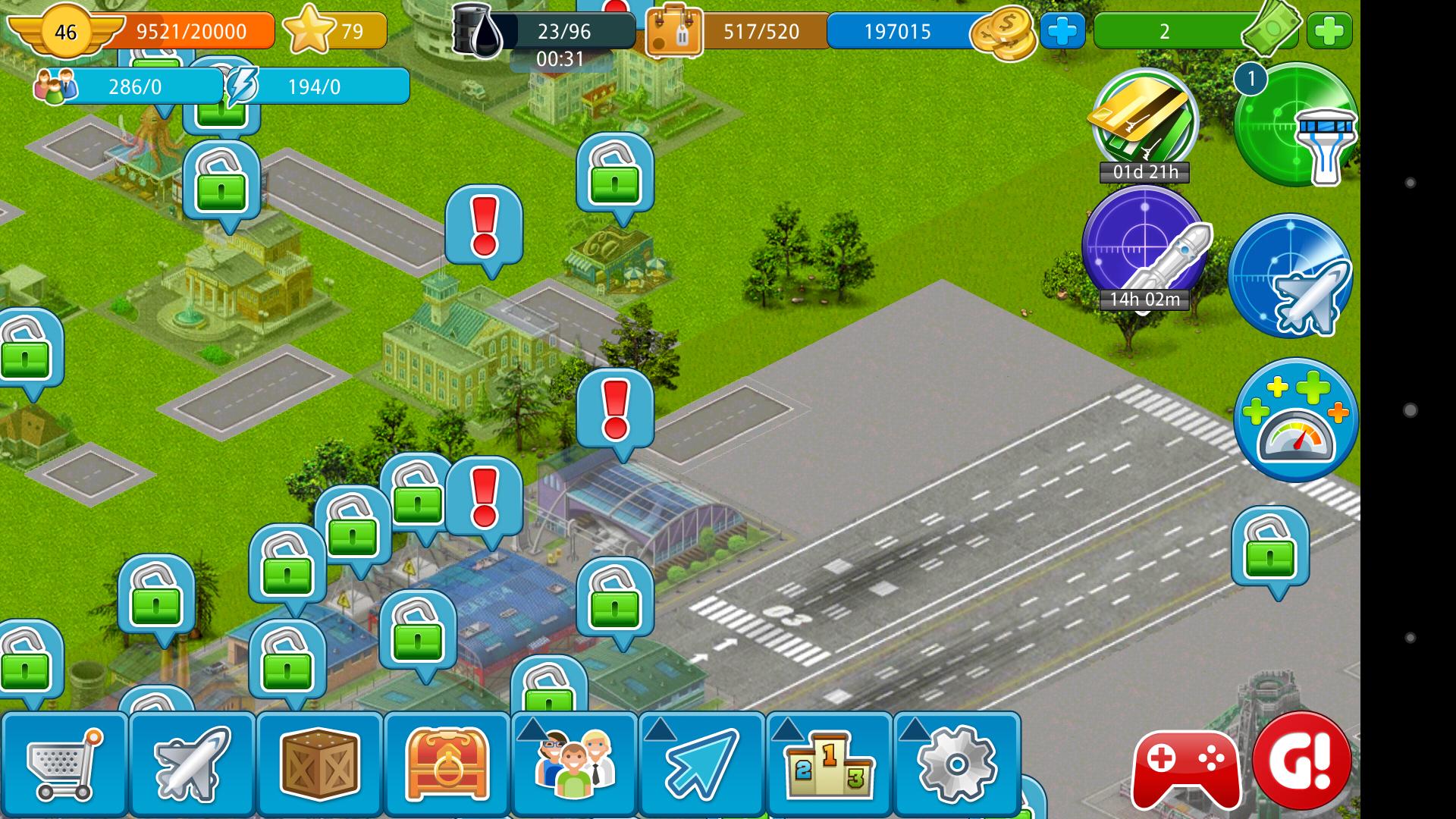Screen dimensions: 1456x819
Task: View the podium rankings leaderboard
Action: (x=829, y=764)
